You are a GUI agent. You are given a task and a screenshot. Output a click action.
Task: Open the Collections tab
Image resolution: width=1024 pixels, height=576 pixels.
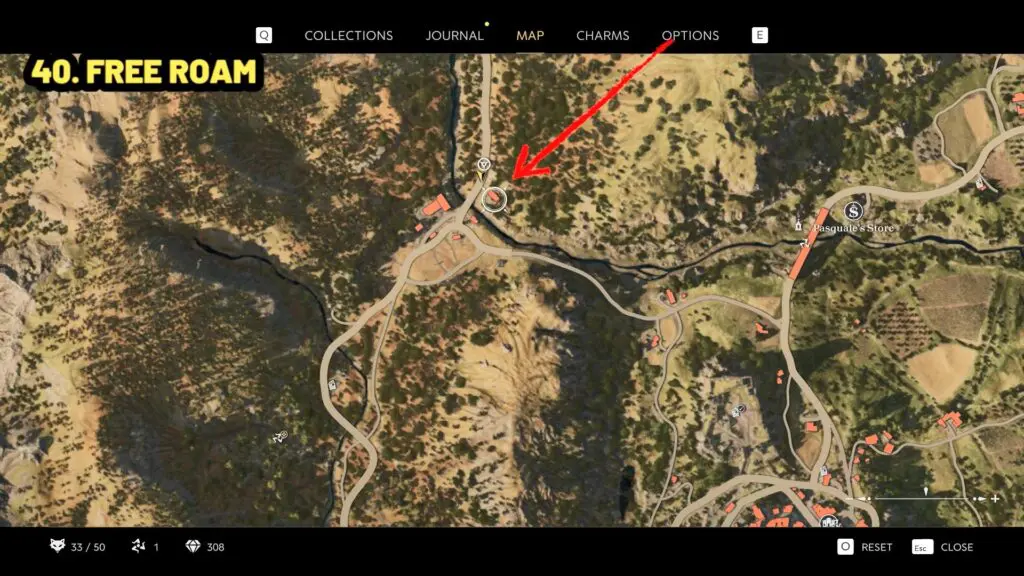click(x=348, y=35)
